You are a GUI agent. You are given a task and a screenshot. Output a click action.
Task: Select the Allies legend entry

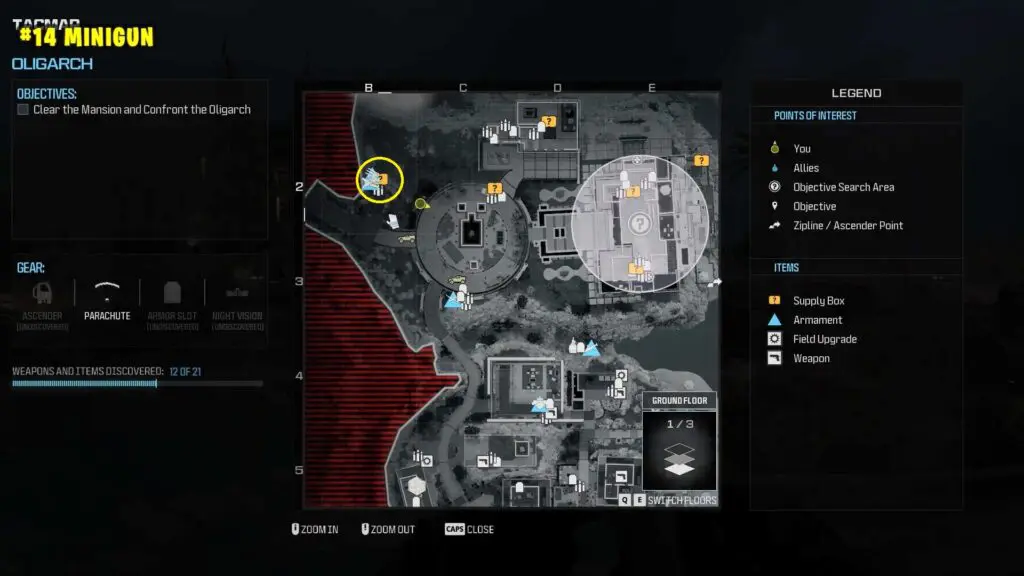coord(805,168)
